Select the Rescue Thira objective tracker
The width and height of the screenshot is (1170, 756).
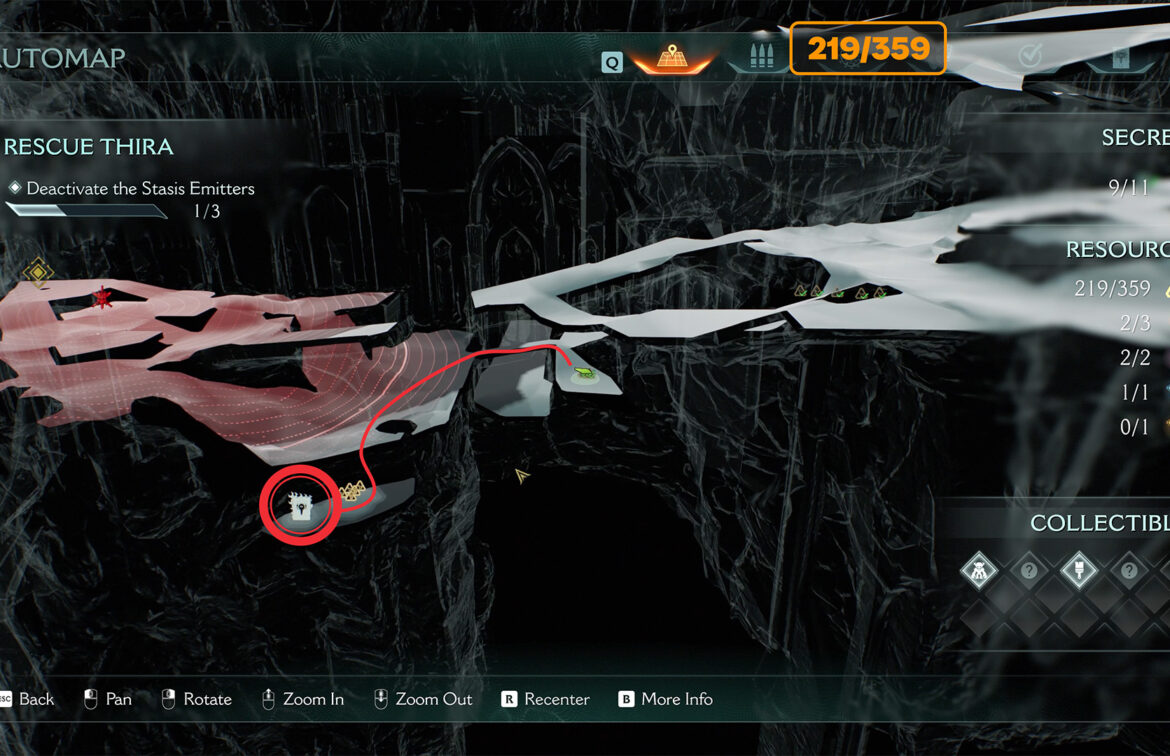(x=89, y=147)
